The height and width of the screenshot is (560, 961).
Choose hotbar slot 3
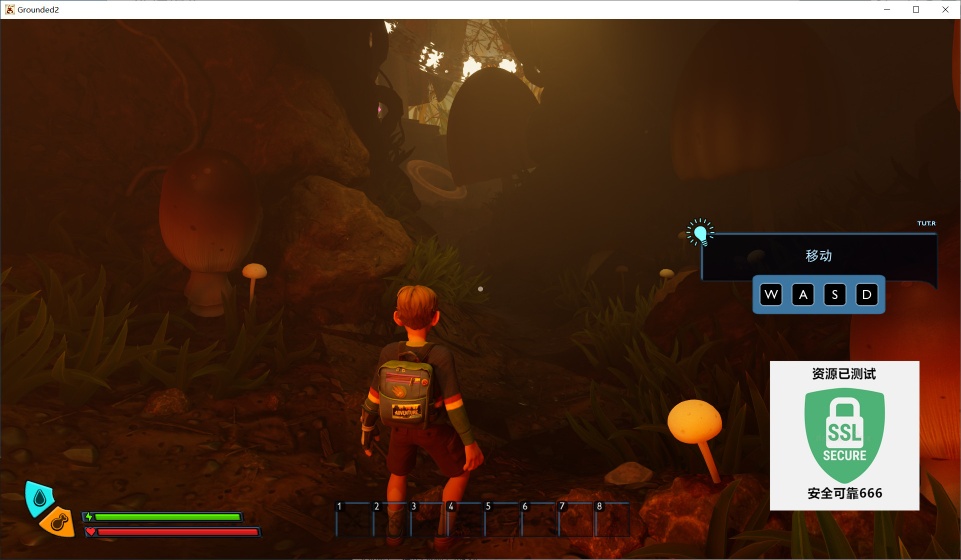(x=427, y=519)
